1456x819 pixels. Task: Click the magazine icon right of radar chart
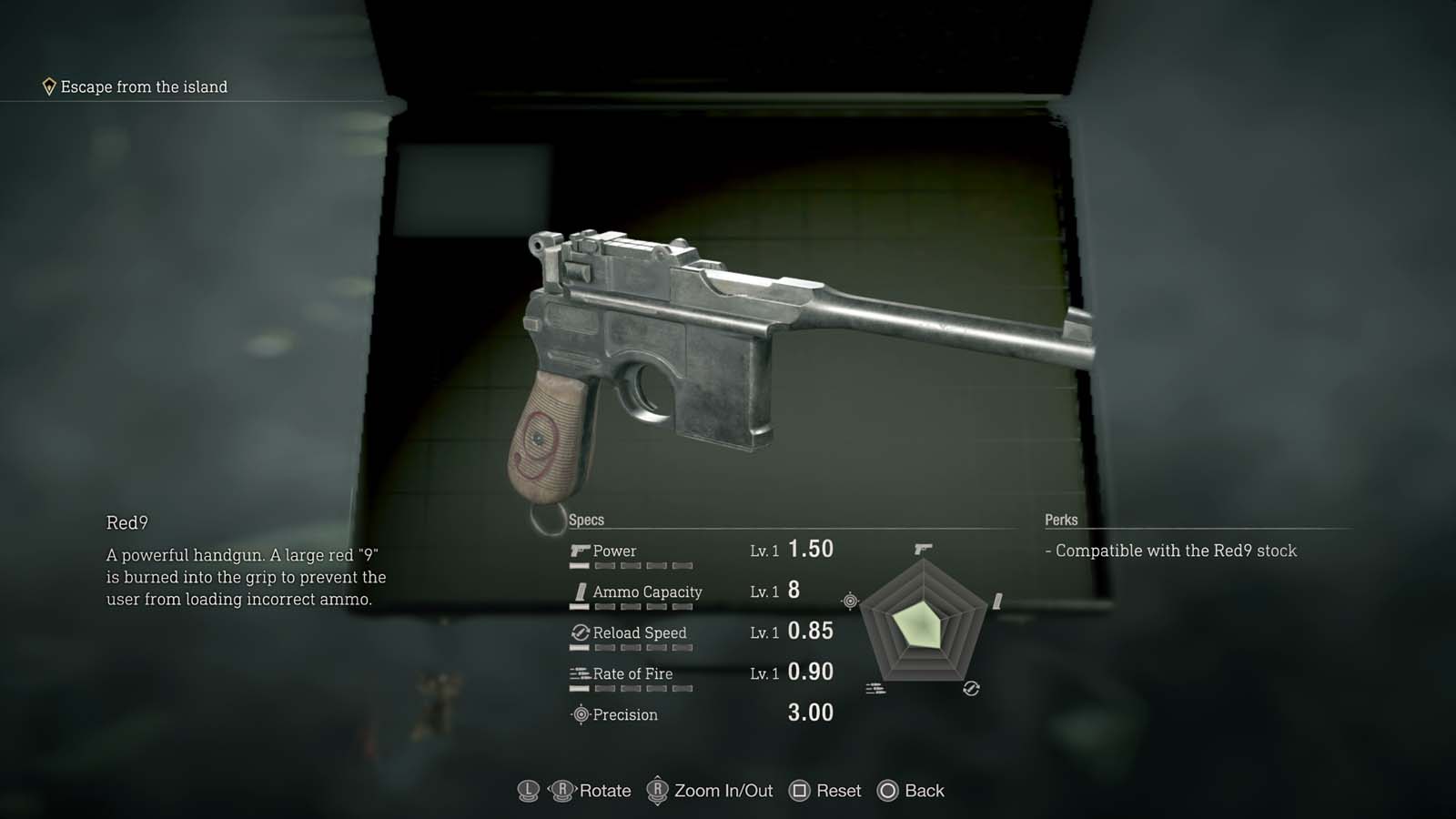[998, 600]
